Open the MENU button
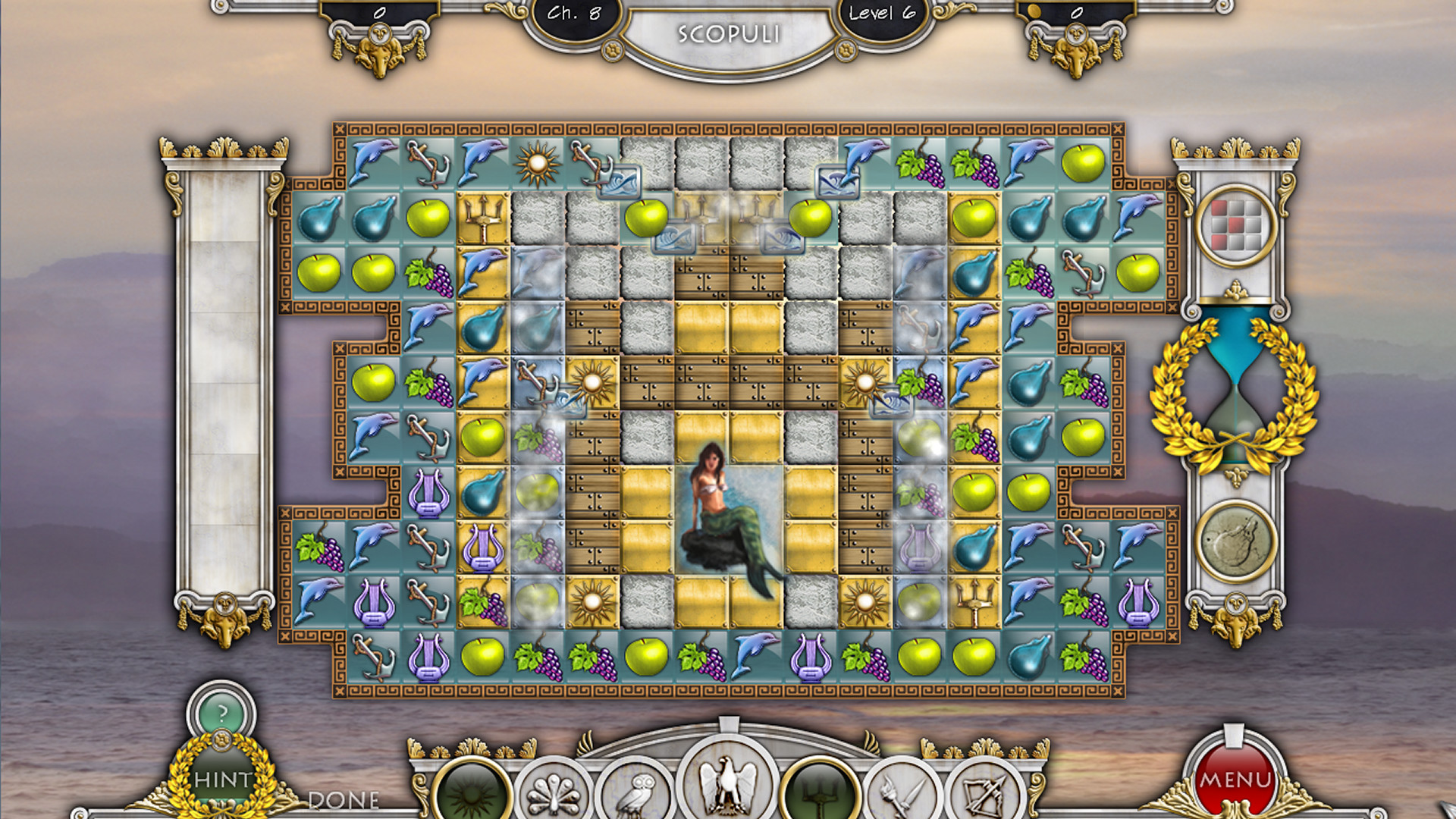 point(1235,778)
